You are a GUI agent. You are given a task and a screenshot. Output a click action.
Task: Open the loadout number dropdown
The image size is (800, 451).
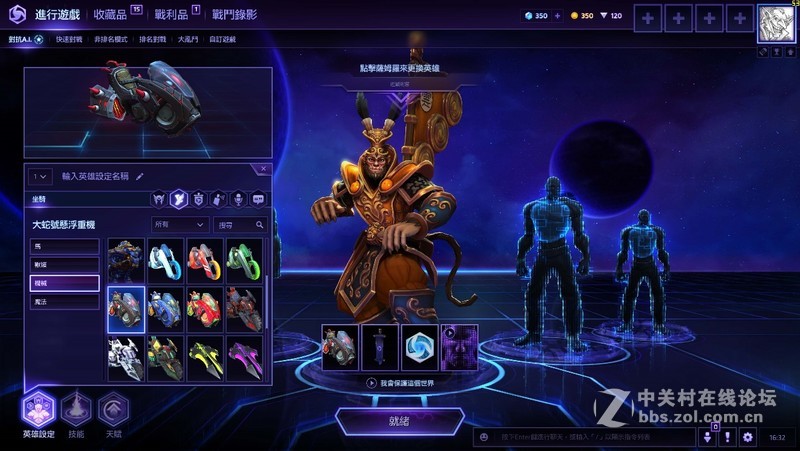[40, 176]
